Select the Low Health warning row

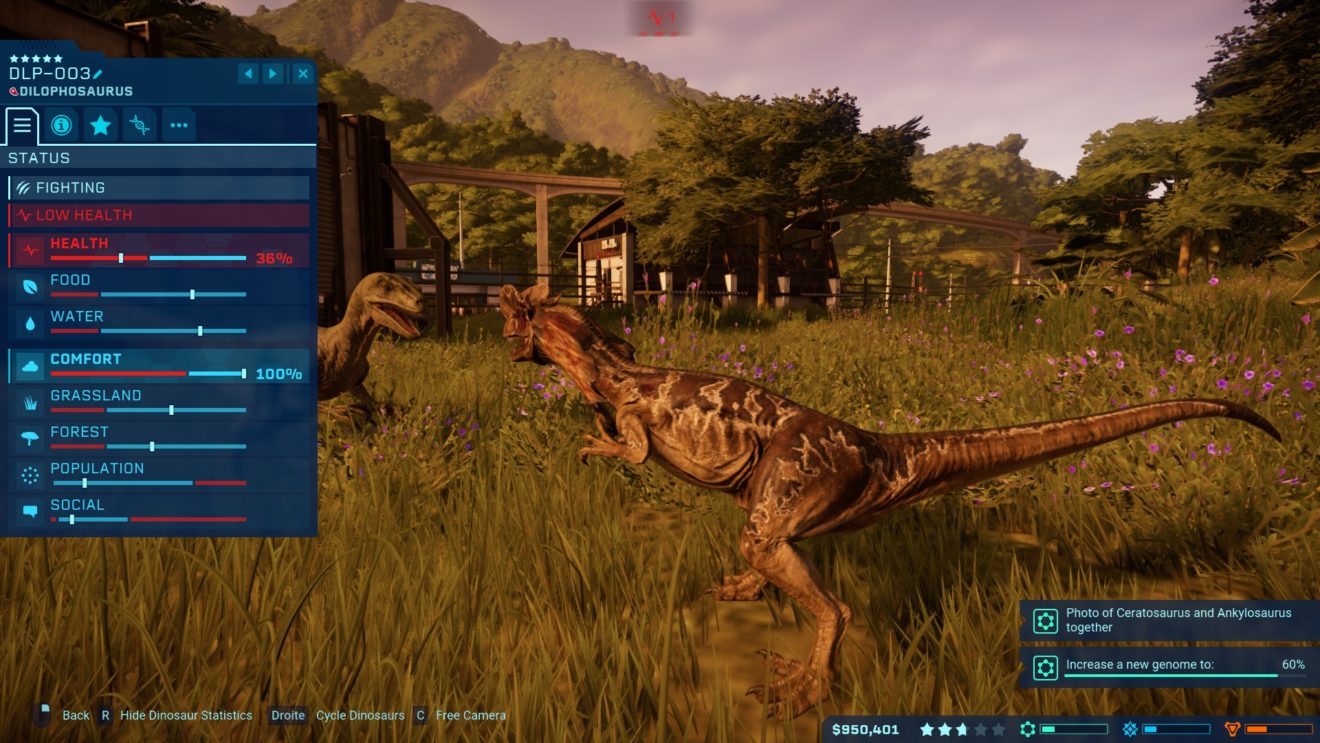coord(160,215)
